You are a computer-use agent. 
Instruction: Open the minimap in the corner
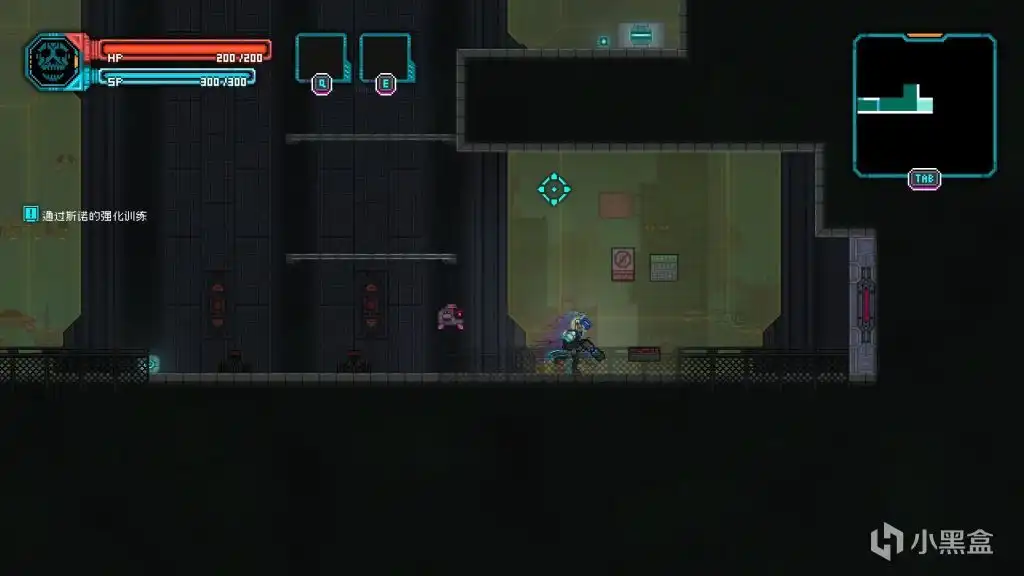924,104
